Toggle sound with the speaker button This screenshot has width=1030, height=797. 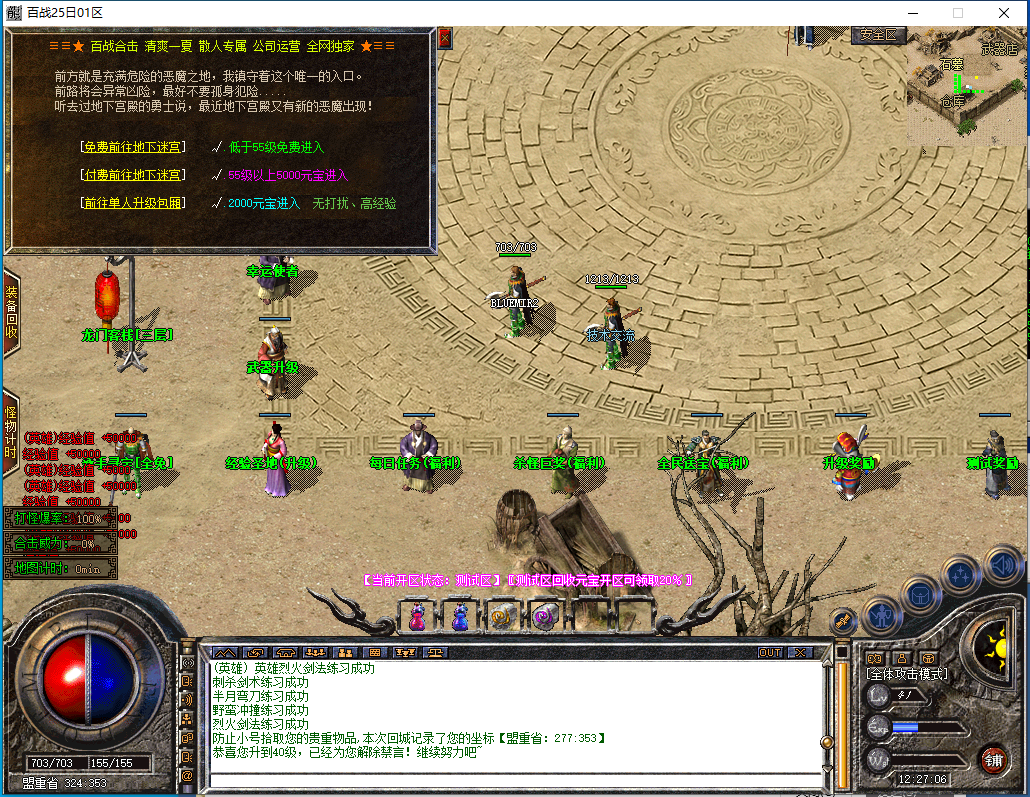click(1002, 565)
